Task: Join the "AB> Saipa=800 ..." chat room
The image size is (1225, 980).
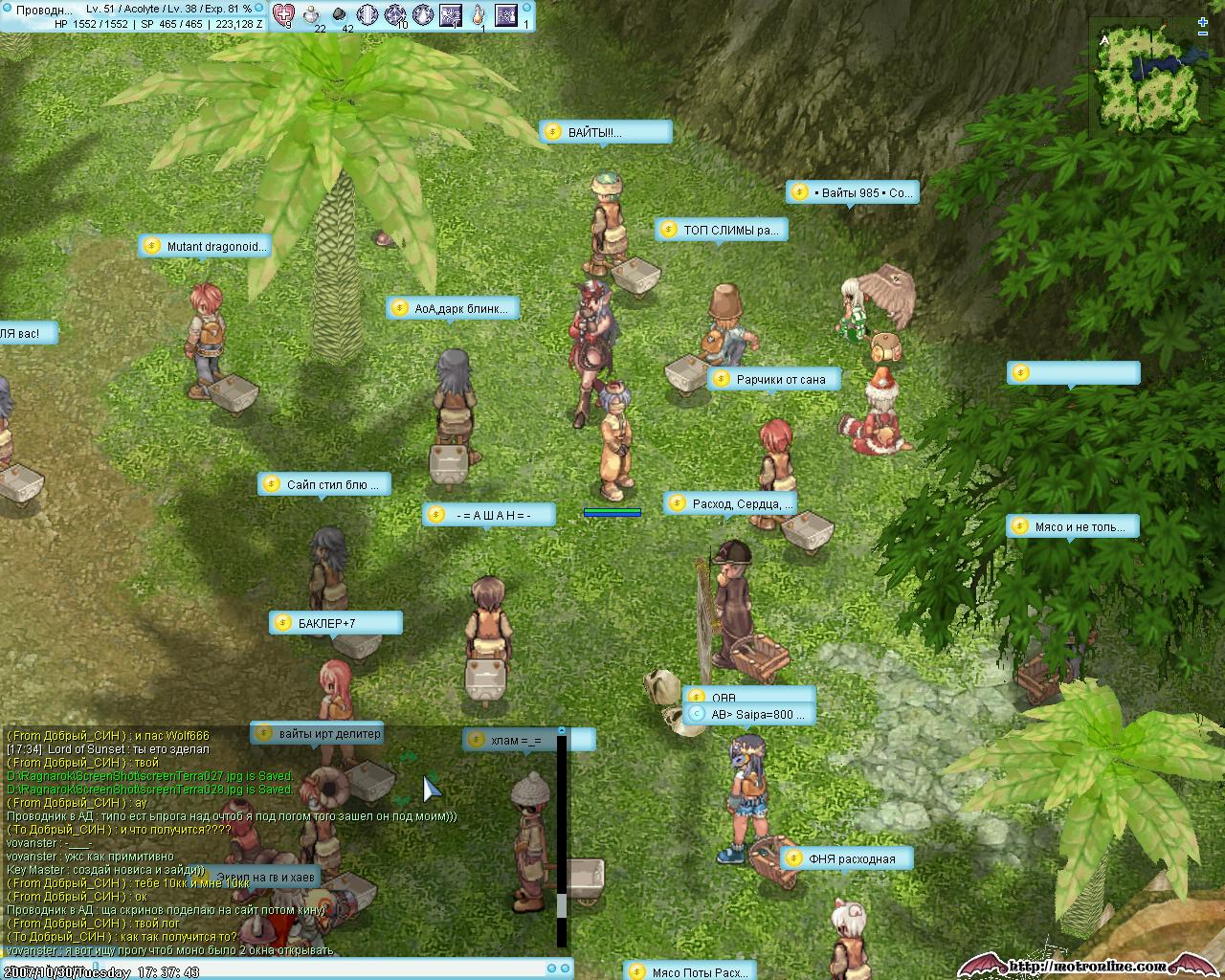Action: click(750, 714)
